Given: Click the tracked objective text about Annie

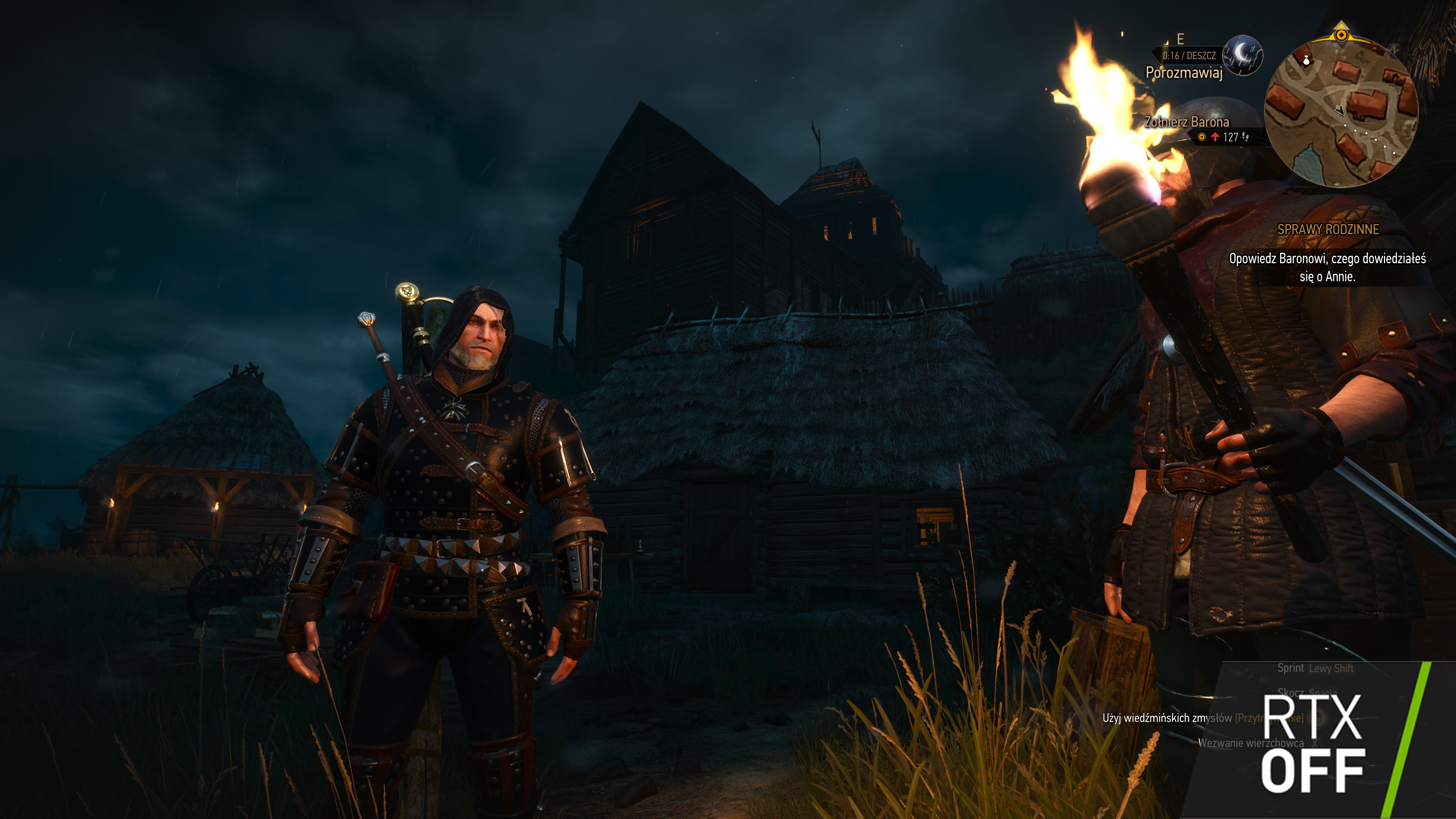Looking at the screenshot, I should (1327, 267).
